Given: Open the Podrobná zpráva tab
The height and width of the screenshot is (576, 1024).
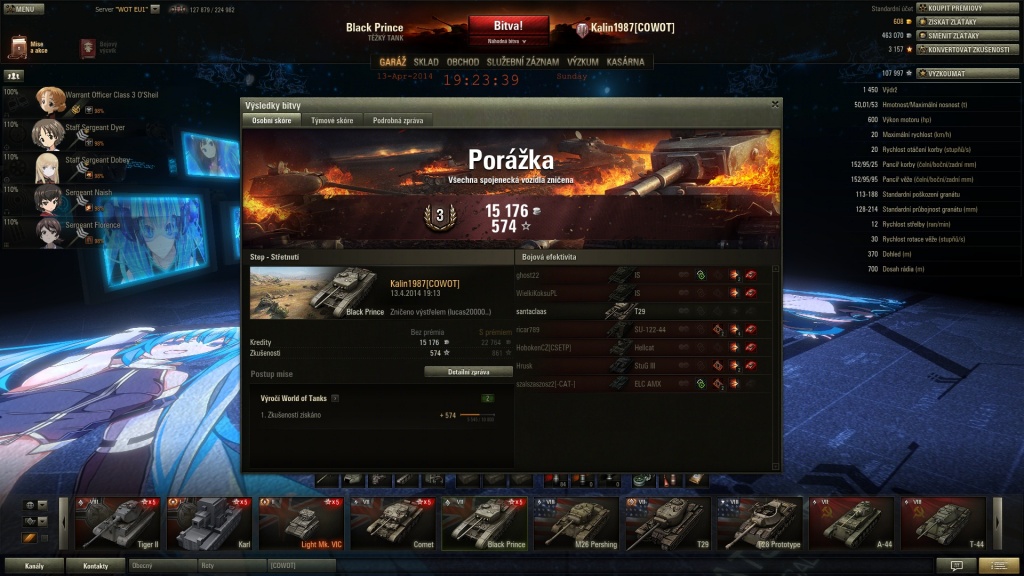Looking at the screenshot, I should 398,120.
